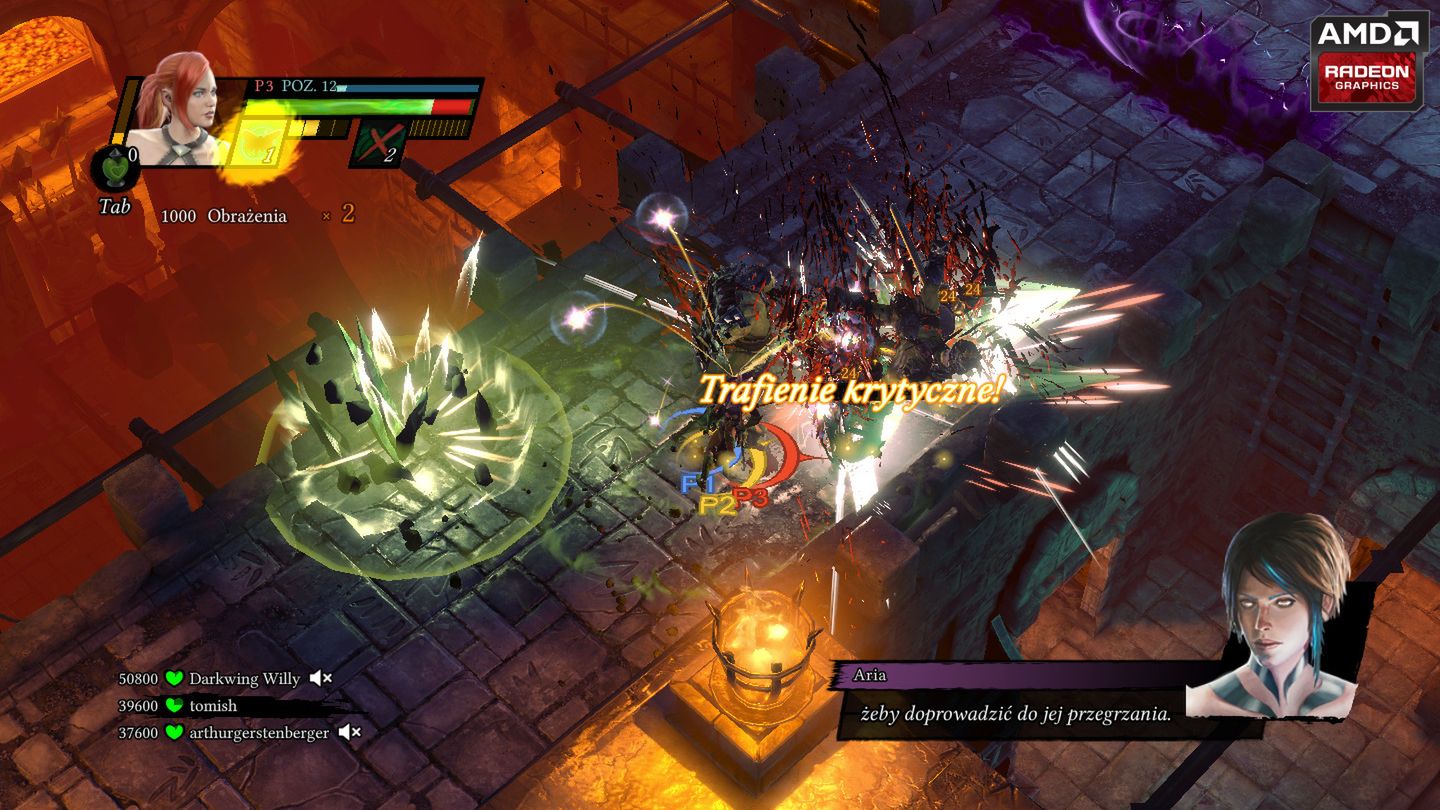This screenshot has width=1440, height=810.
Task: Use the green heart health potion
Action: point(115,168)
